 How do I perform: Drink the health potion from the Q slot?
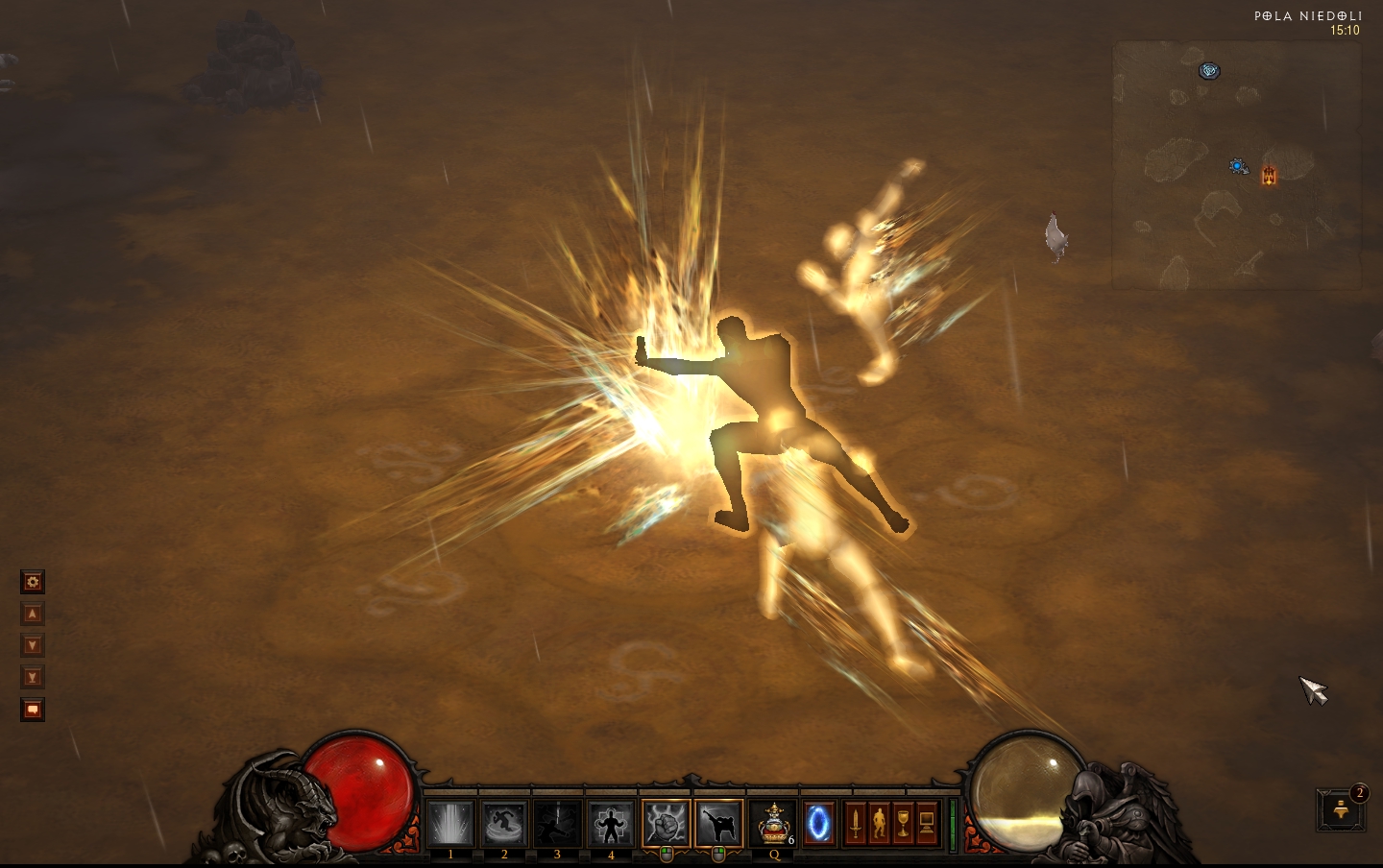tap(773, 825)
